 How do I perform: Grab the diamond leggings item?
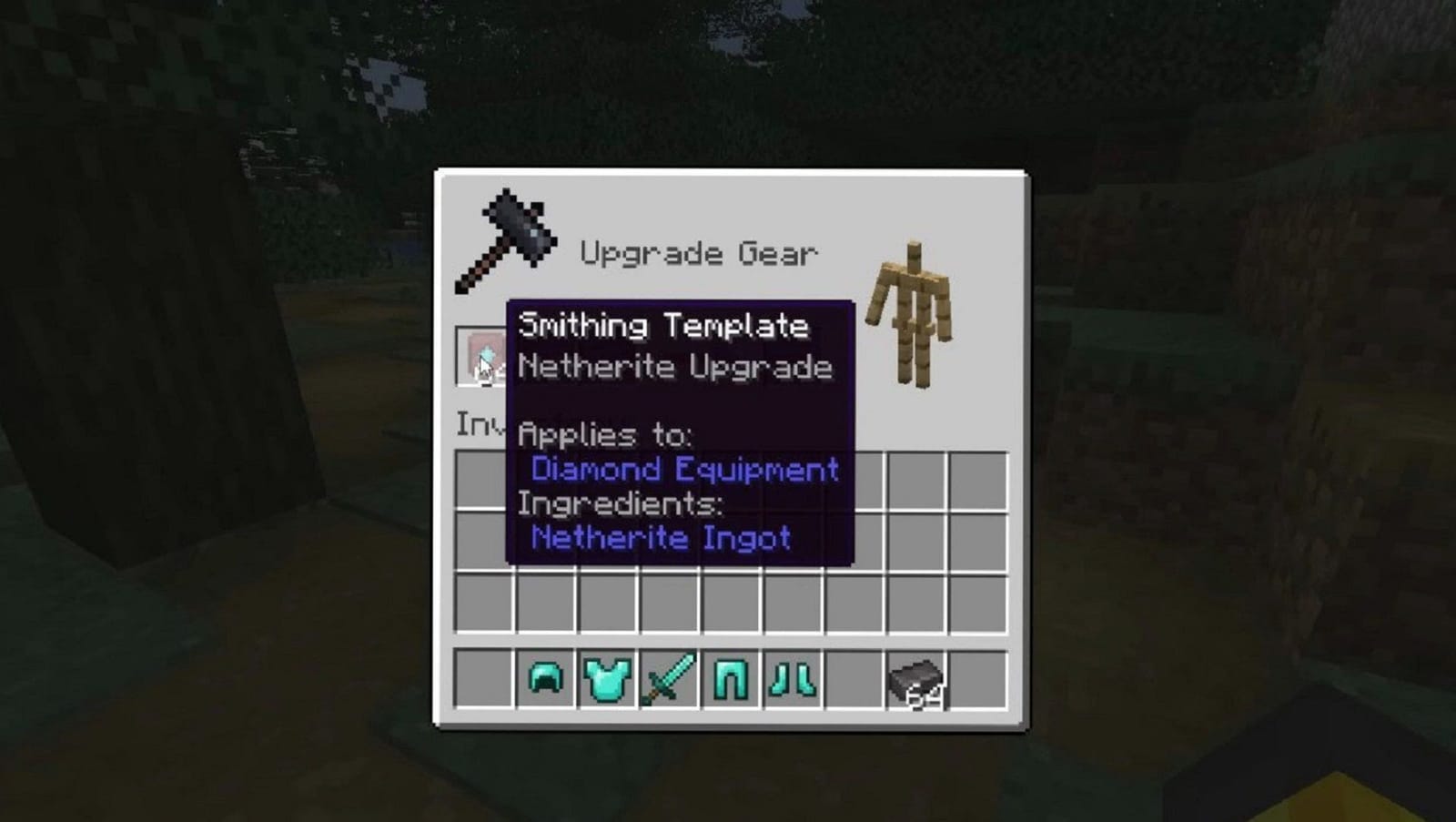pyautogui.click(x=730, y=677)
